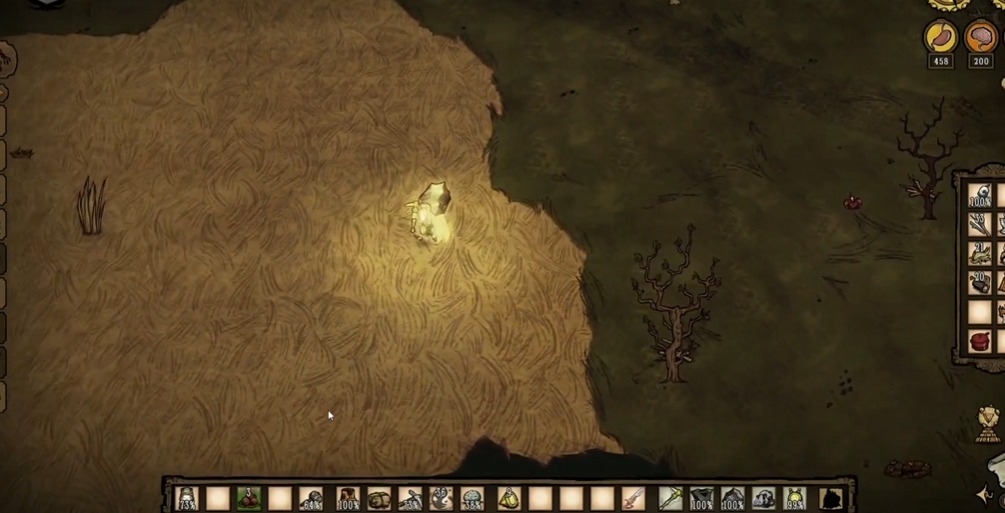Select the twigs stack in the backpack

pos(979,224)
